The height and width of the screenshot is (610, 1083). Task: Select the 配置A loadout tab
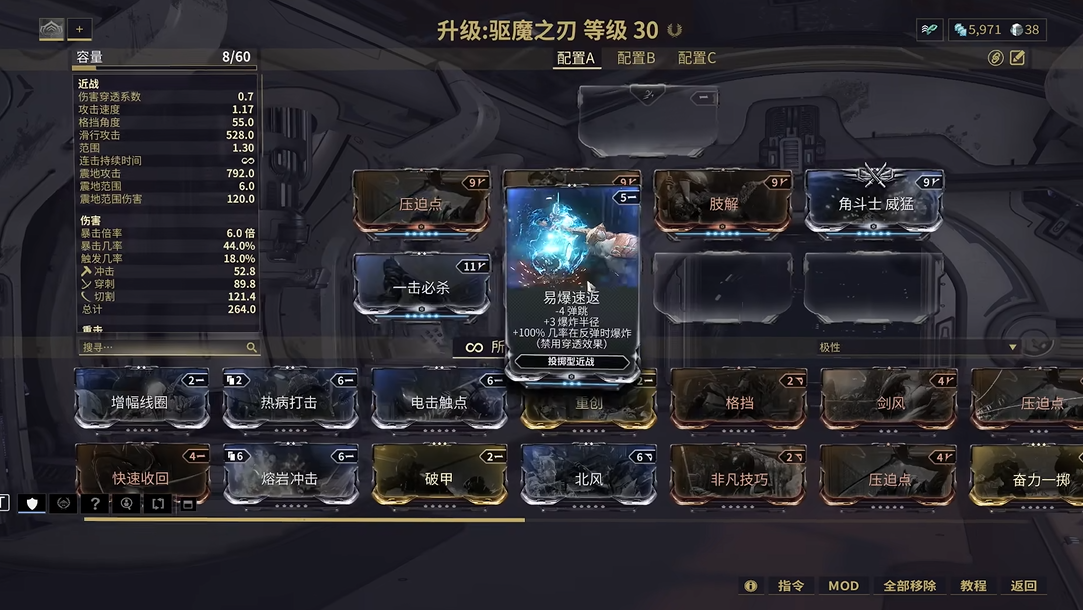pyautogui.click(x=576, y=58)
